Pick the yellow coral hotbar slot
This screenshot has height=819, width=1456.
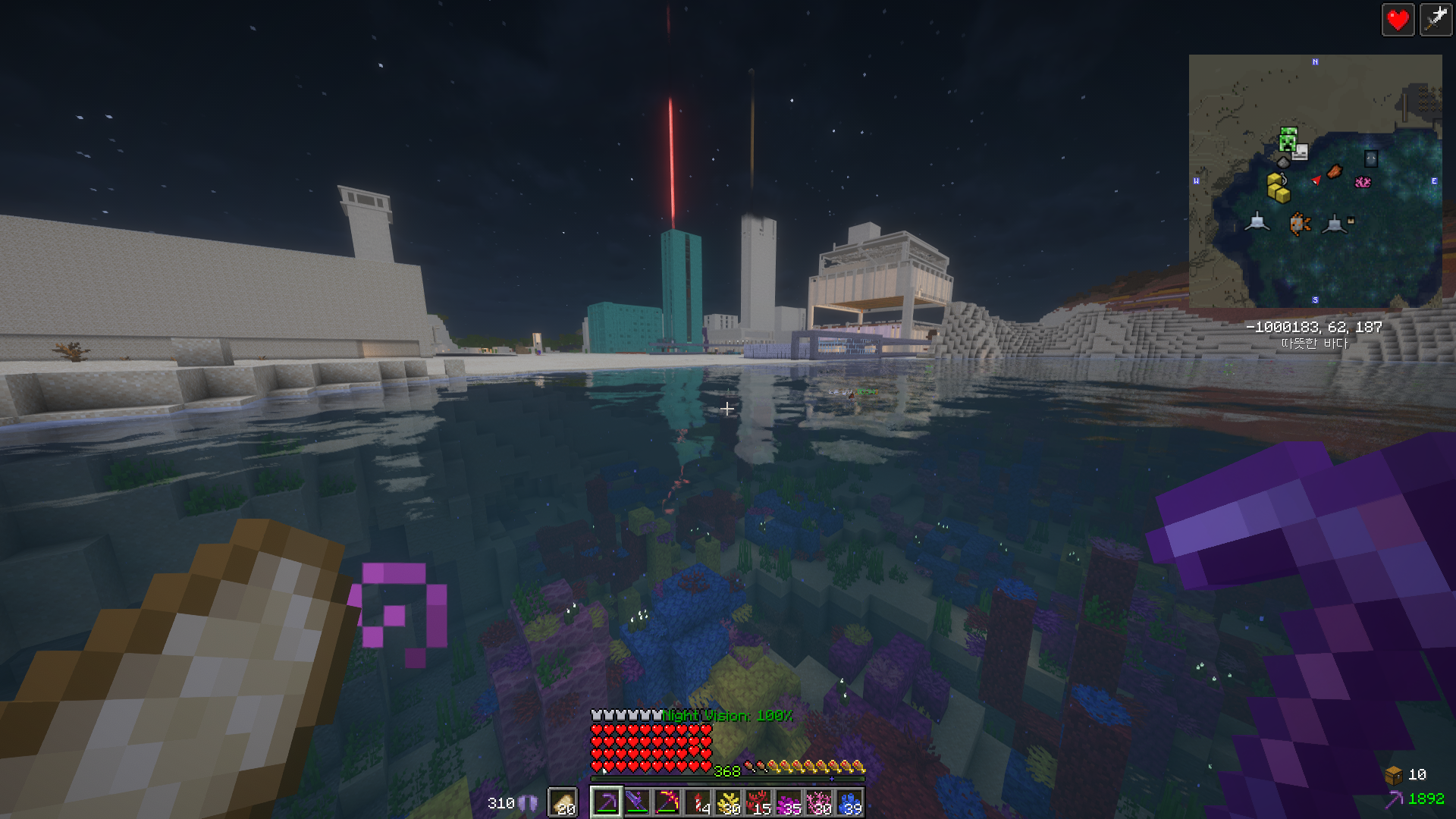[728, 802]
